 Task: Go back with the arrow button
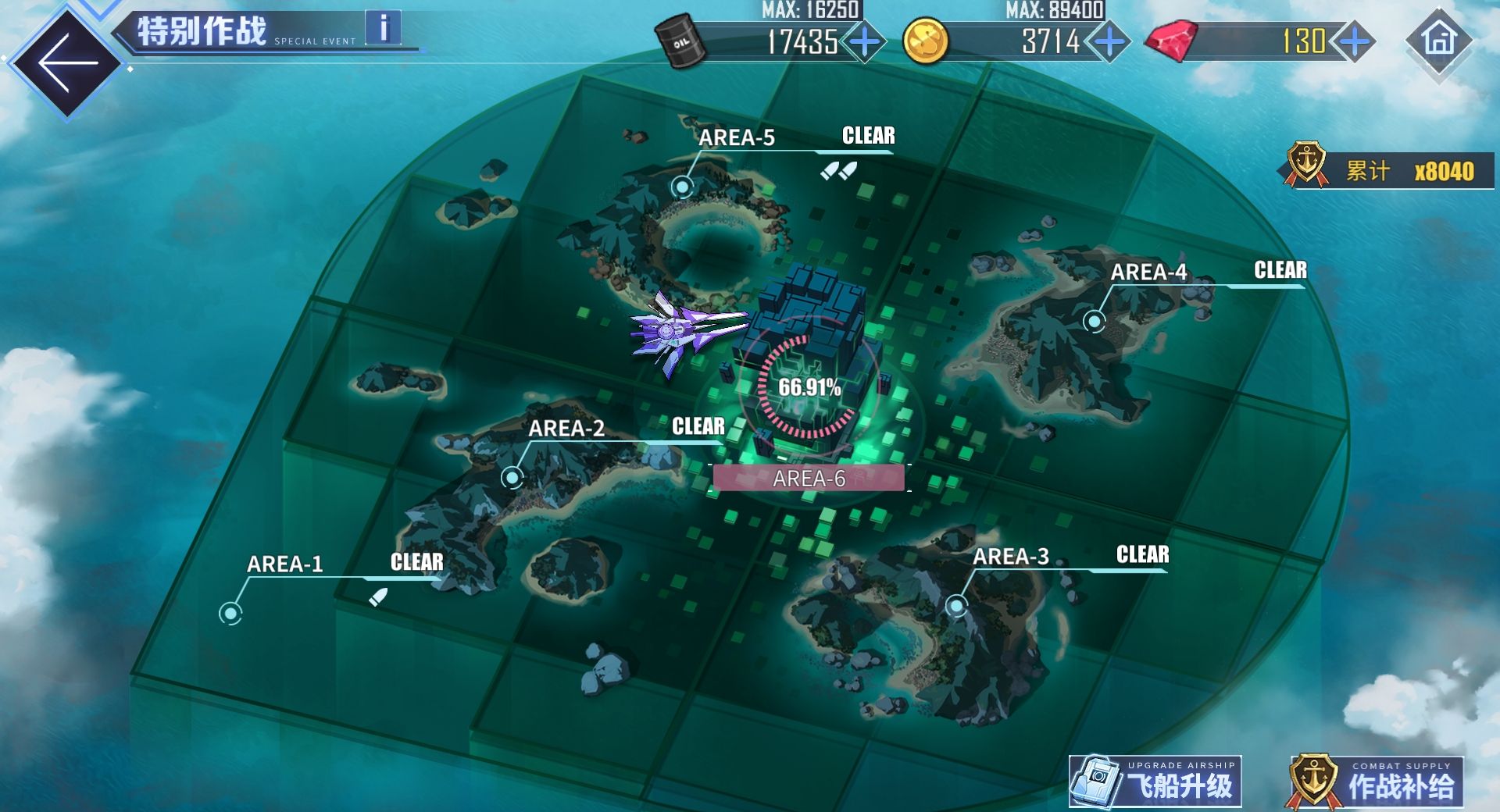click(67, 62)
